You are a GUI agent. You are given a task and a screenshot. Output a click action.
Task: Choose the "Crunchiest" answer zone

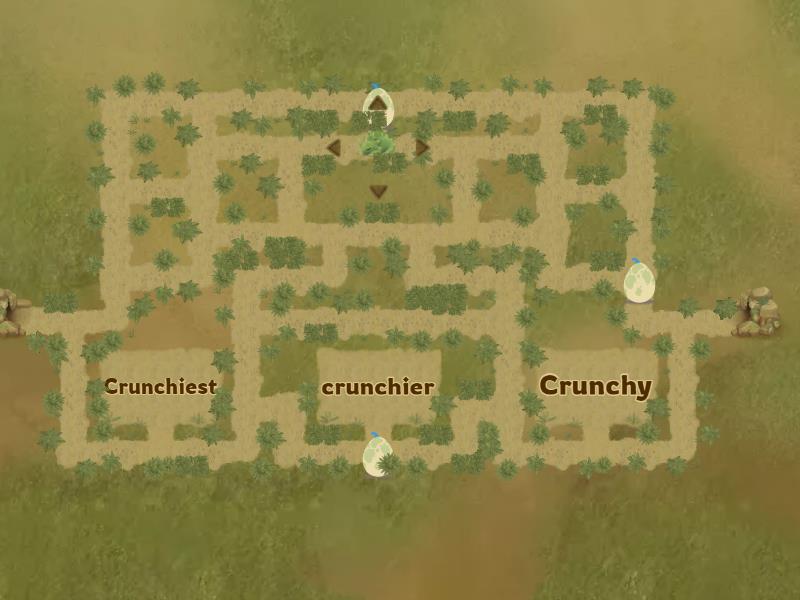[160, 386]
